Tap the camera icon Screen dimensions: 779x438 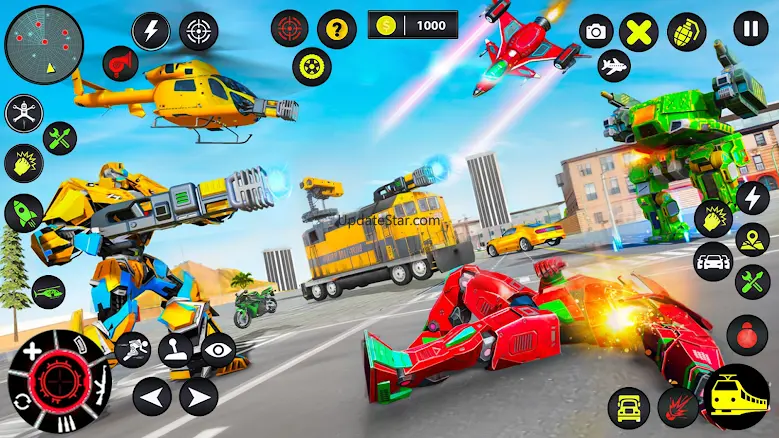(596, 32)
